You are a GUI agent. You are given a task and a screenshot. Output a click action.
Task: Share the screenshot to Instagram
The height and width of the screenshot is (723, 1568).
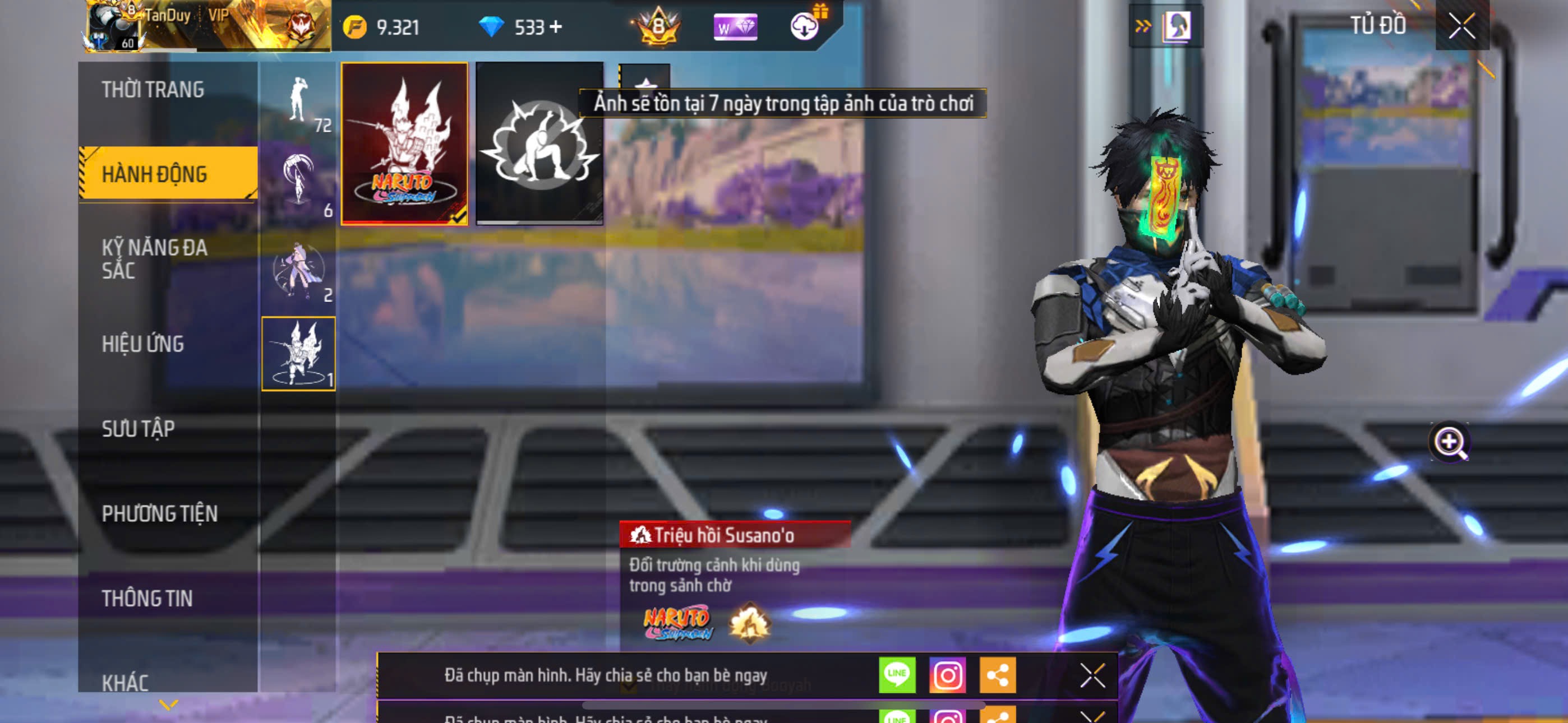[947, 674]
